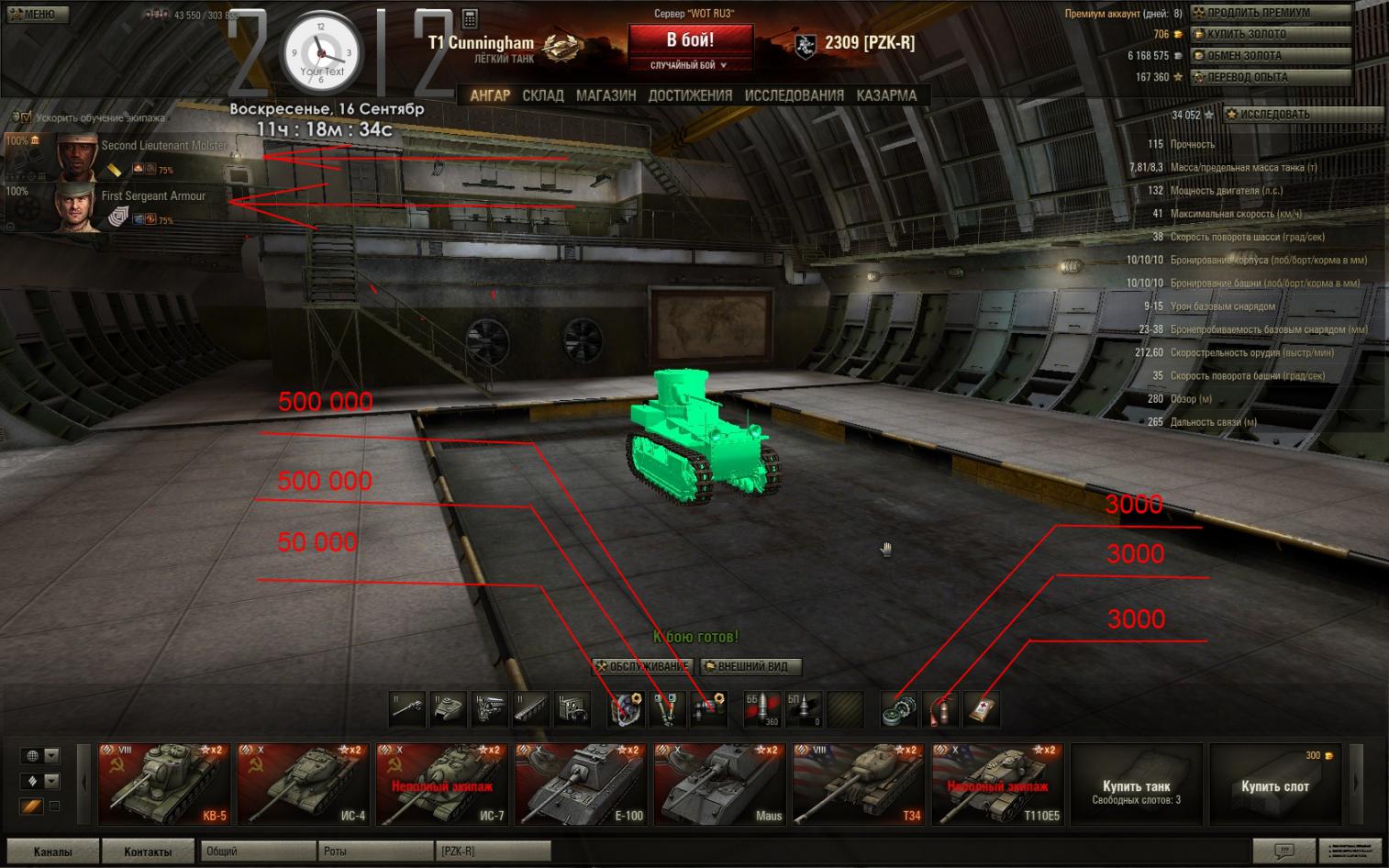Start battle with the В бой! button
This screenshot has width=1389, height=868.
click(x=690, y=41)
